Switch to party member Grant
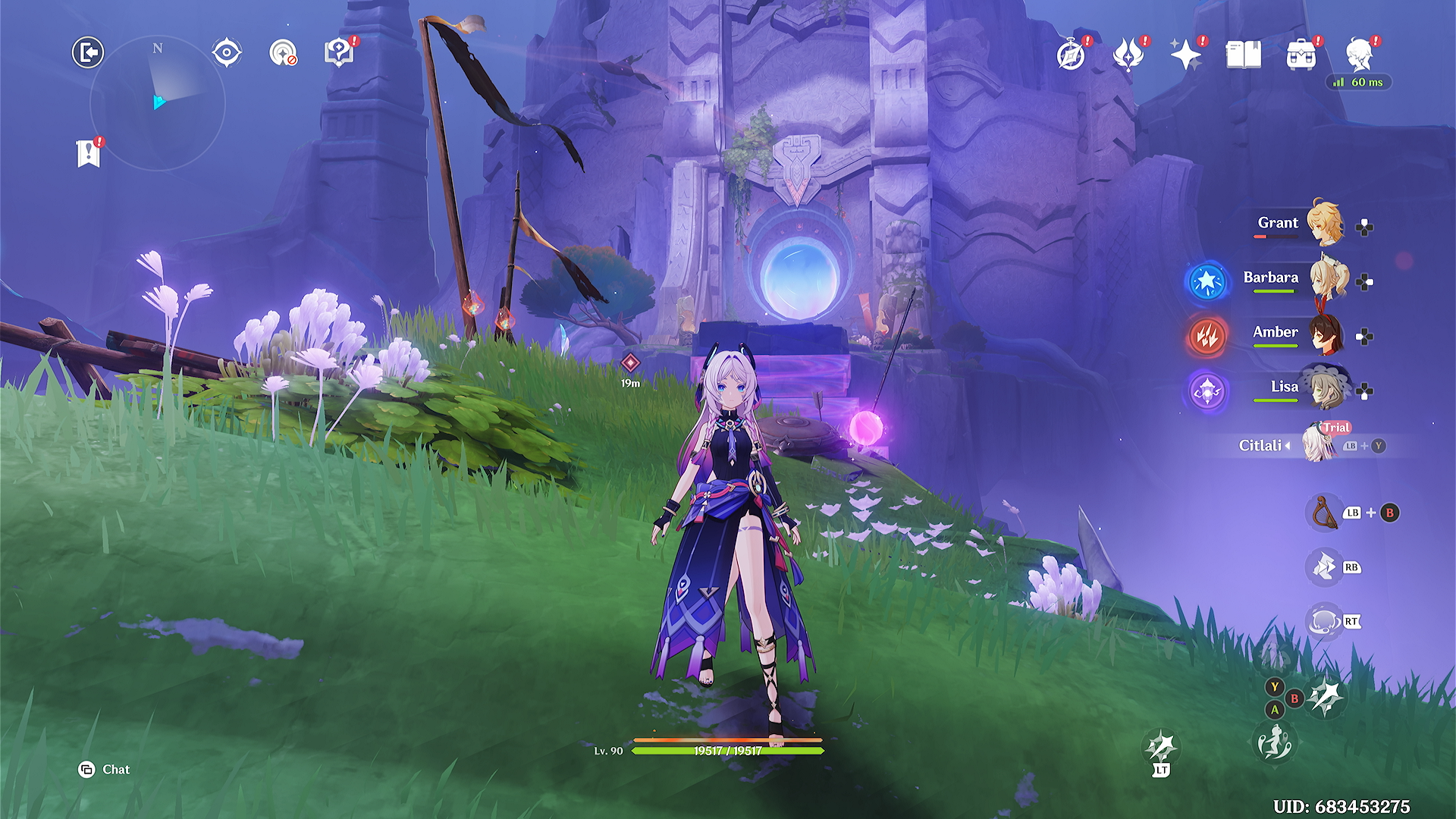Screen dimensions: 1456x819 coord(1323,224)
